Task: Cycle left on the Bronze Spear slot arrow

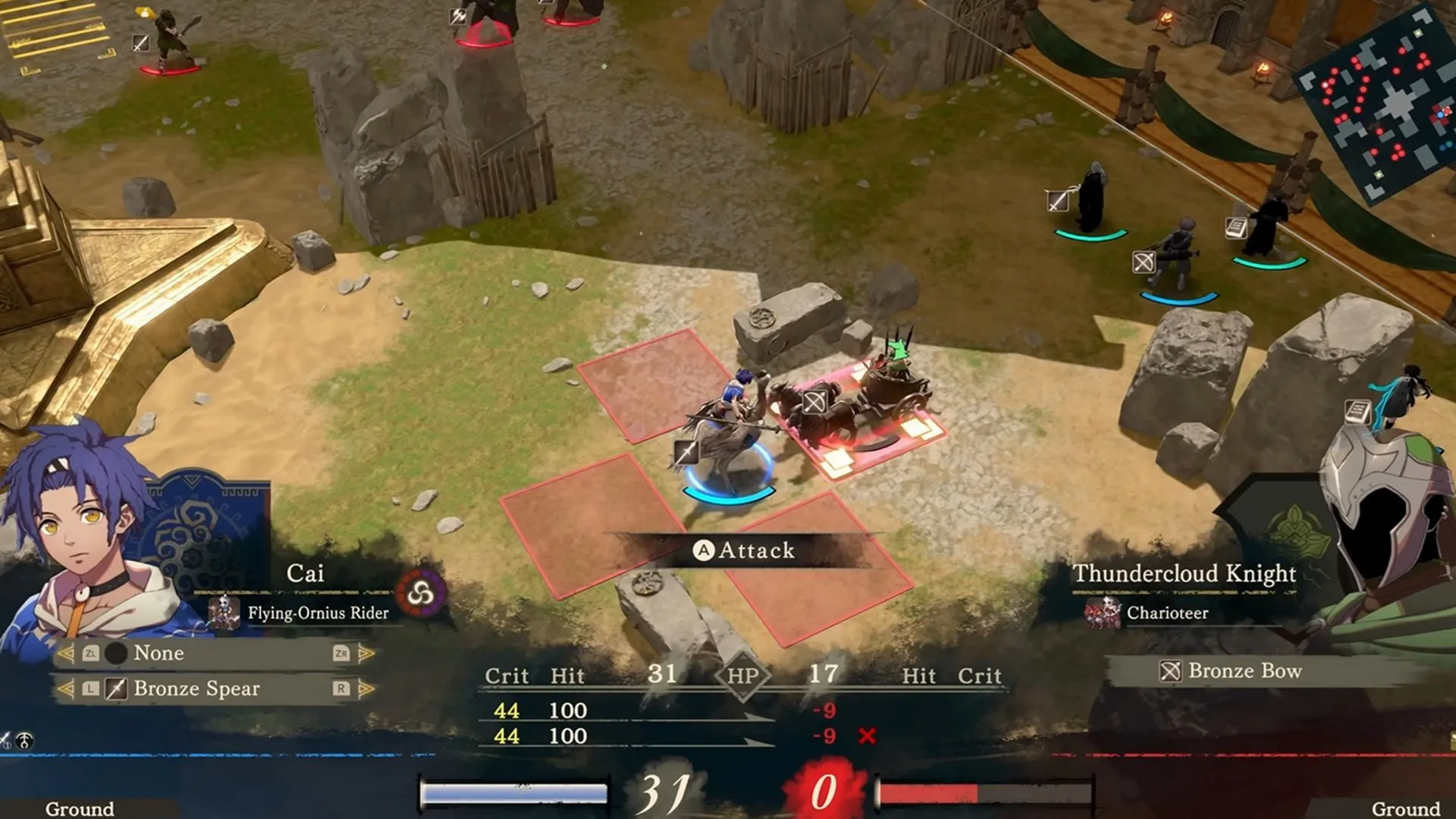Action: point(68,689)
